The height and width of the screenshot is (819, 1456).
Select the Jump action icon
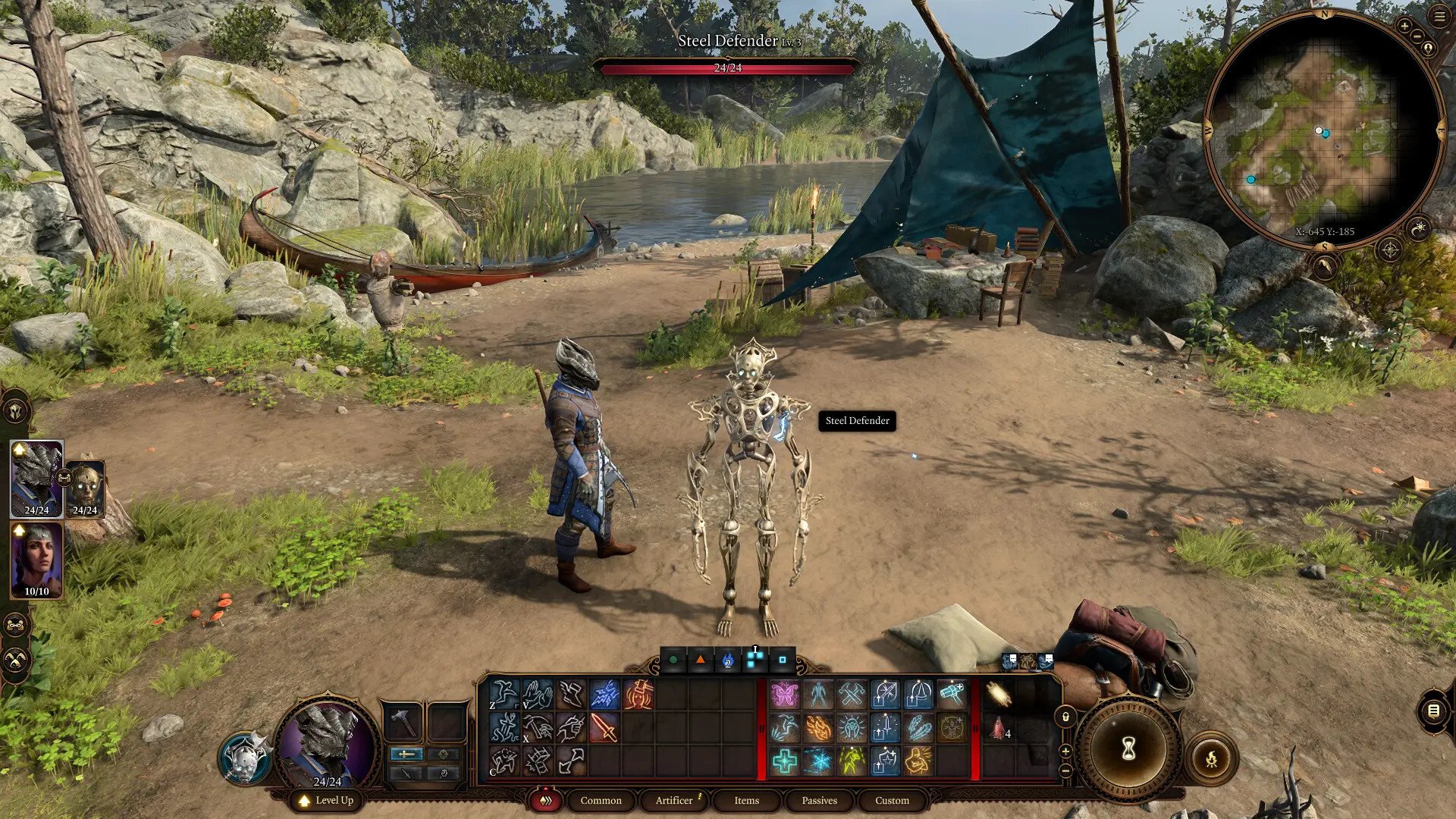(x=506, y=694)
